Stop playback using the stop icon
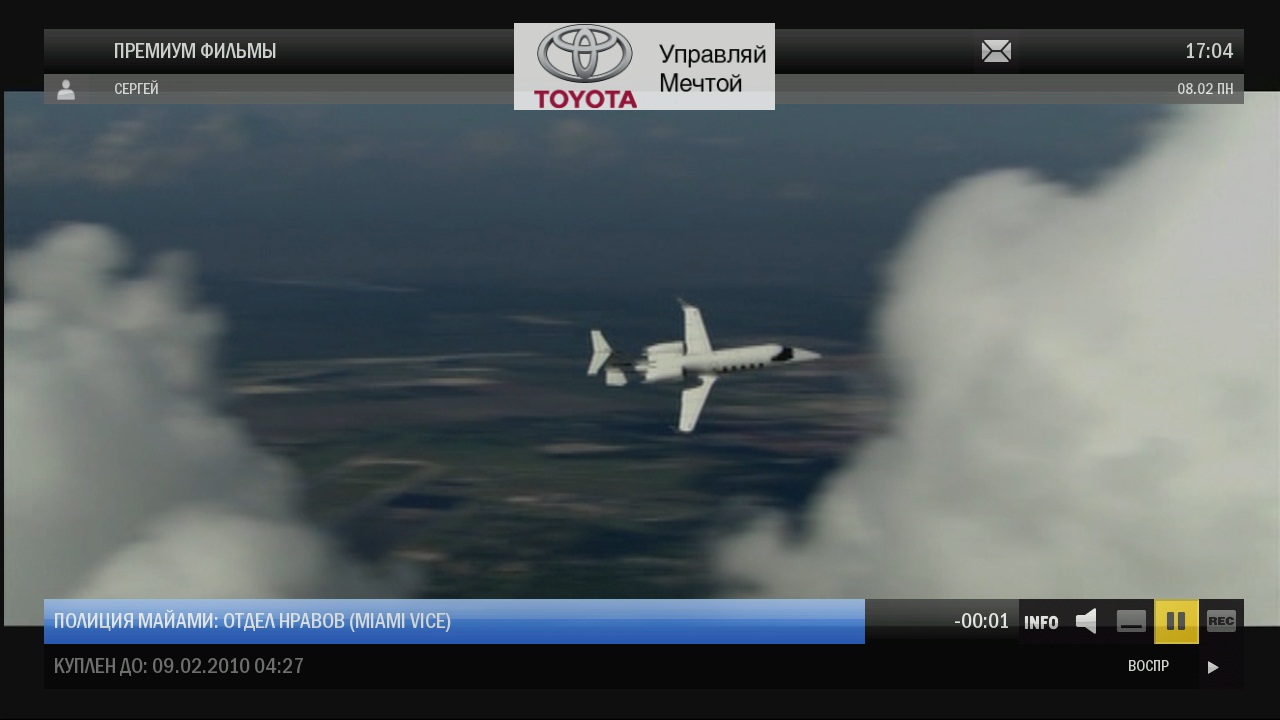 pos(1131,621)
